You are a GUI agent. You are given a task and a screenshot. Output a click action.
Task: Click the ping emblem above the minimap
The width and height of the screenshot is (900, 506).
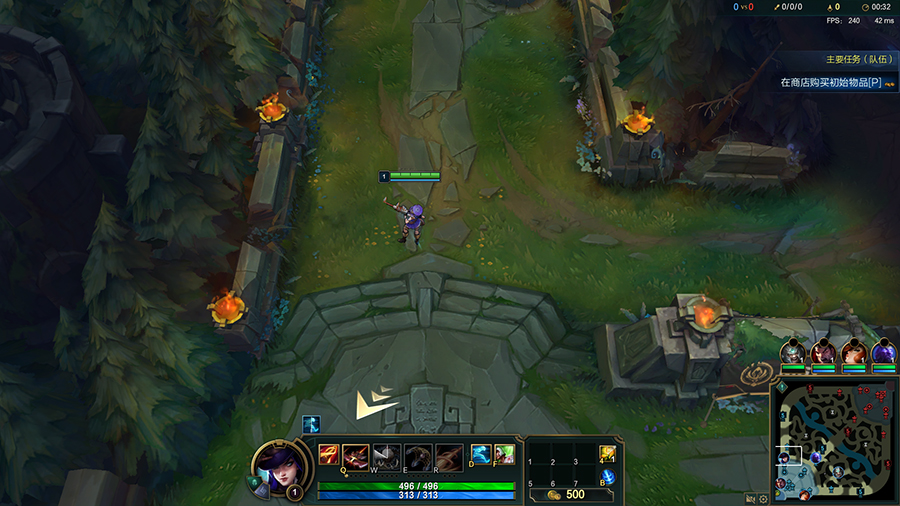tap(756, 375)
